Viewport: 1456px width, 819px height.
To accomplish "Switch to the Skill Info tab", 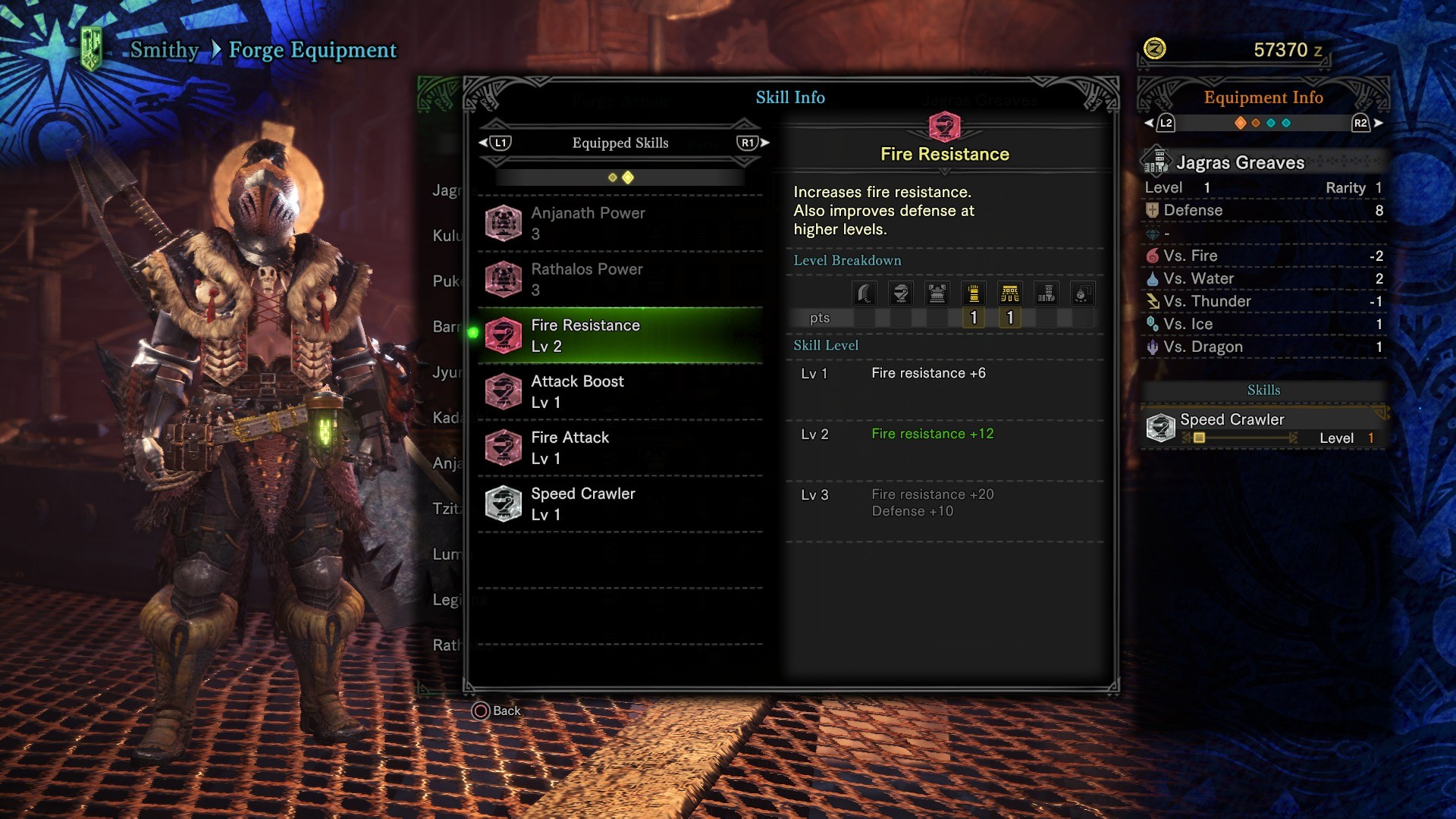I will point(789,97).
